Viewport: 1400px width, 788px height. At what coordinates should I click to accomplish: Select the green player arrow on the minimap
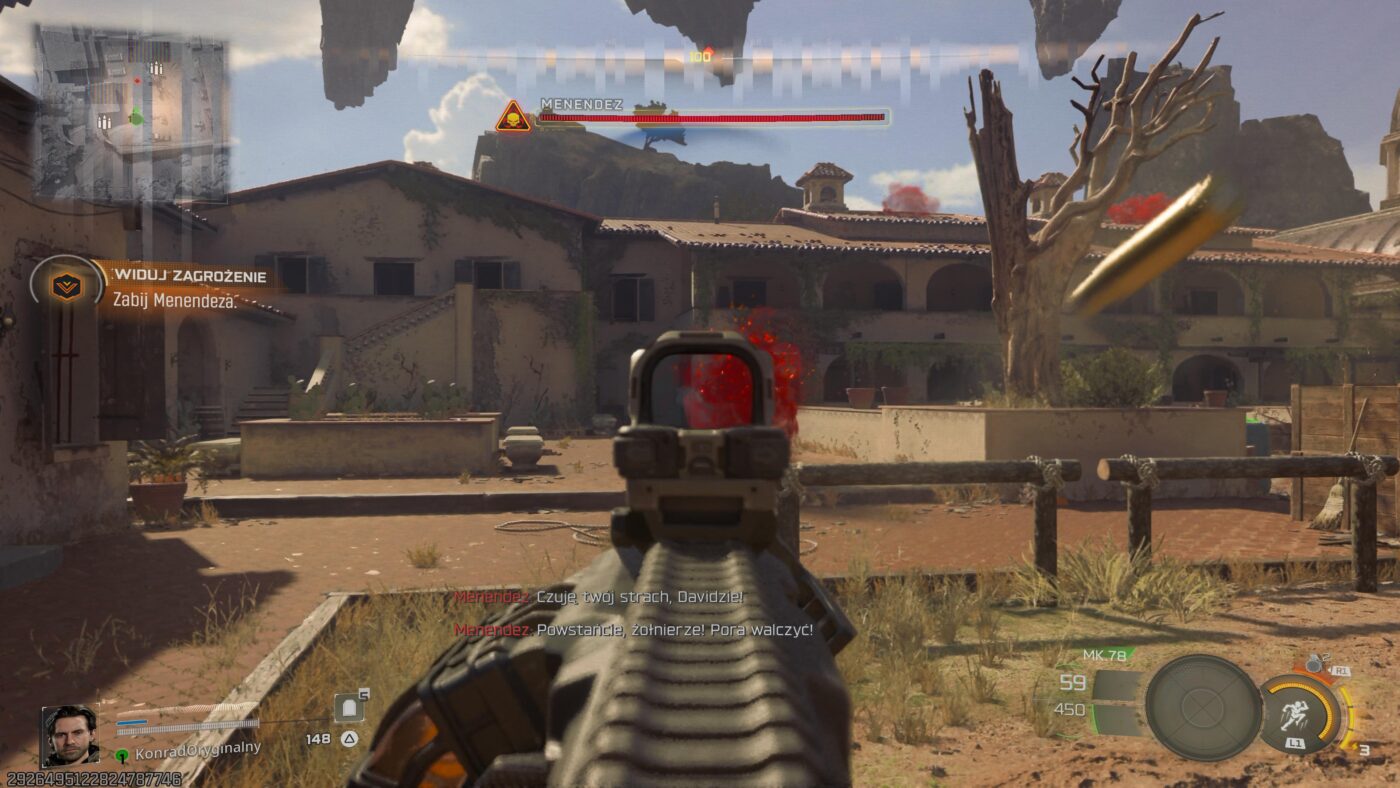pos(136,116)
